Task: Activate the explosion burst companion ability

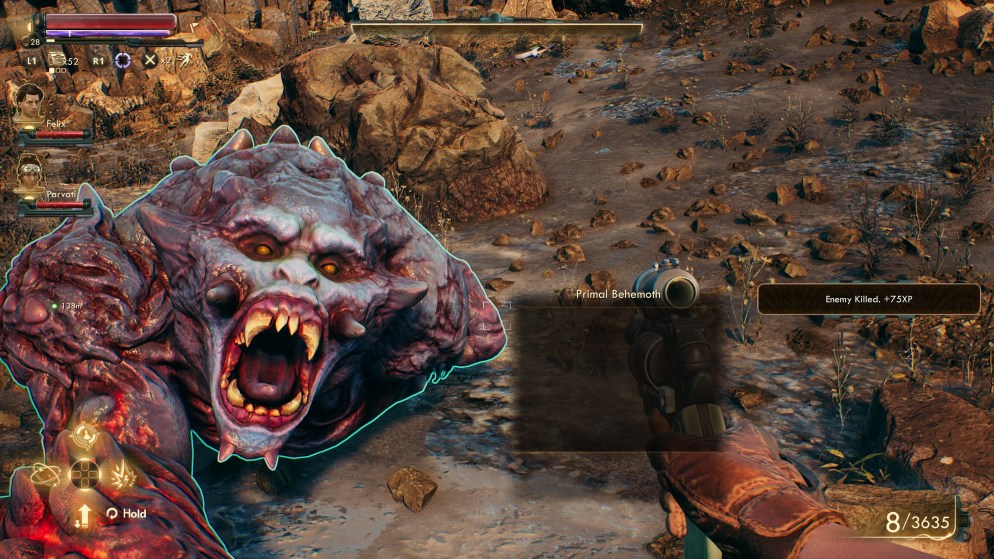Action: pos(123,474)
